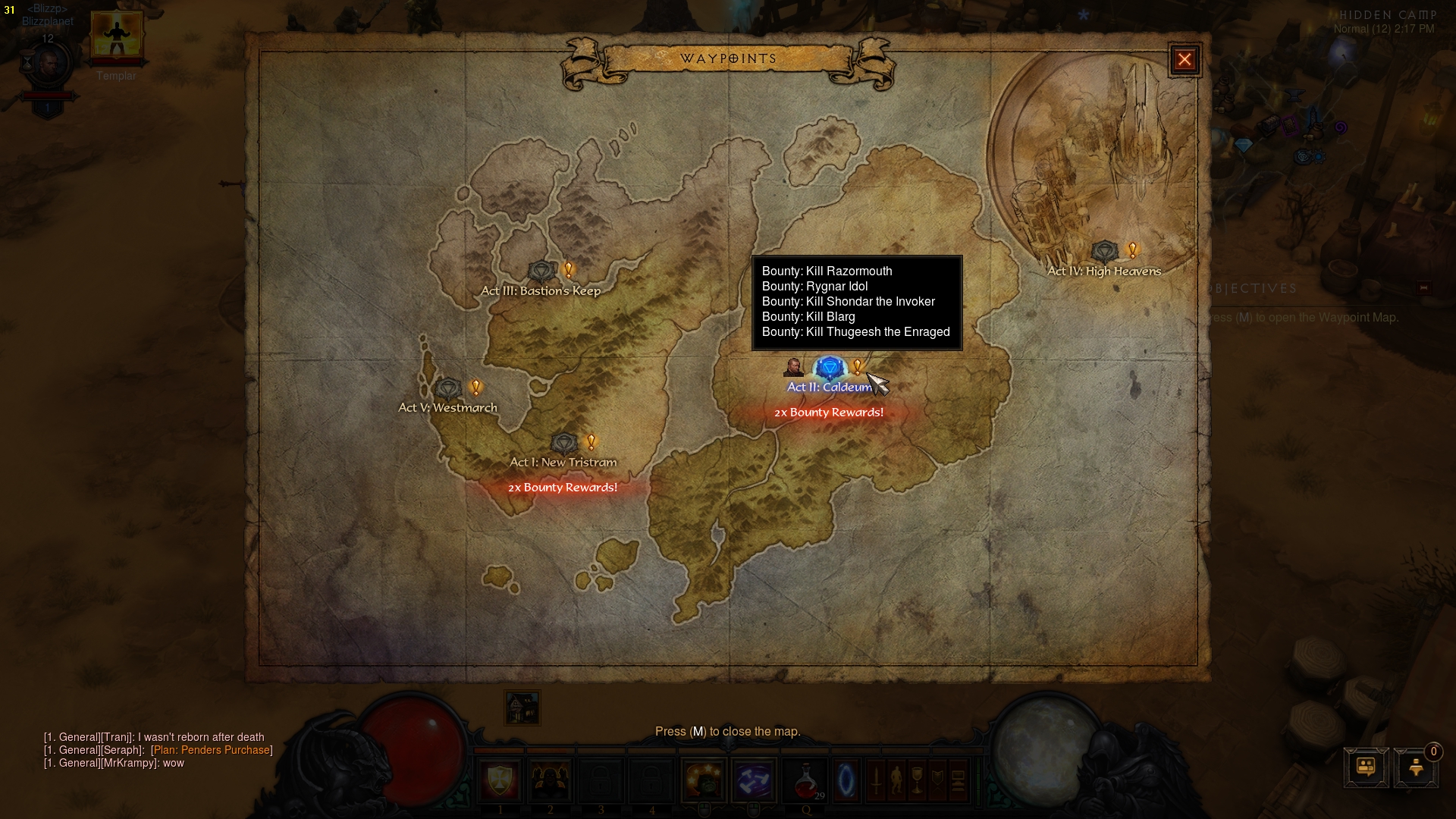Open the blue town portal
The width and height of the screenshot is (1456, 819).
(x=846, y=779)
